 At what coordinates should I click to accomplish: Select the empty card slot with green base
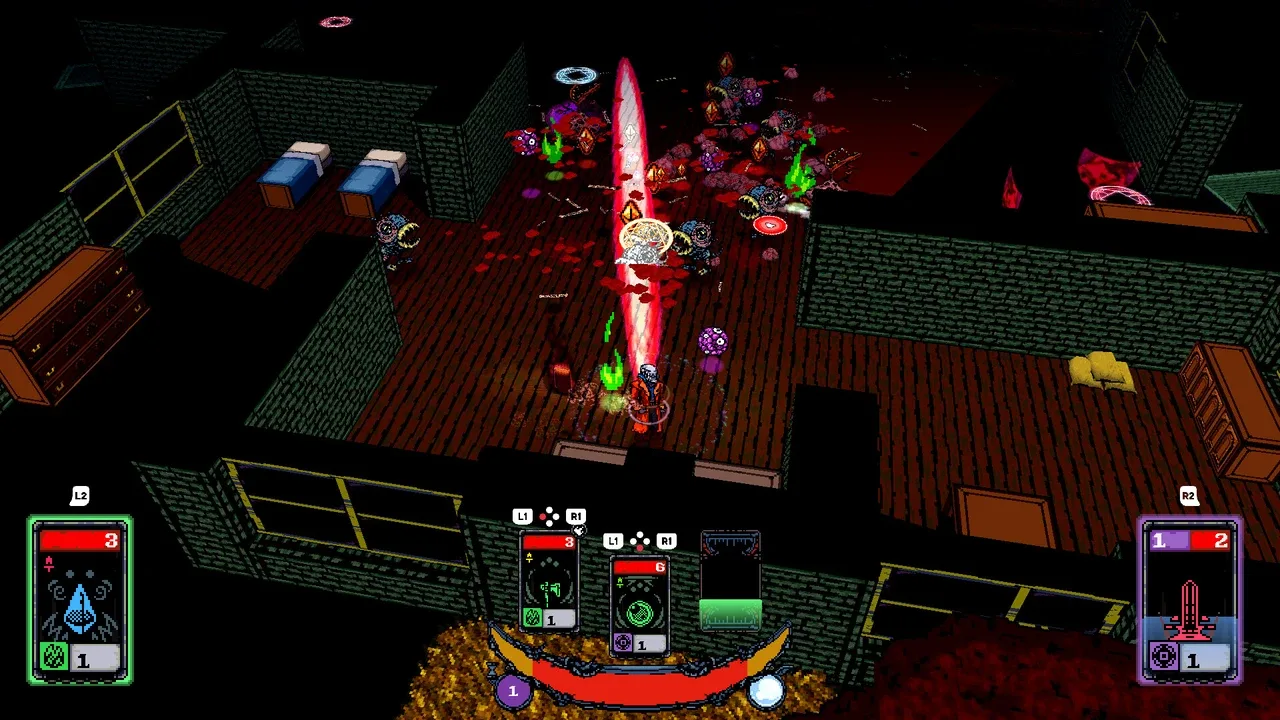pyautogui.click(x=730, y=582)
